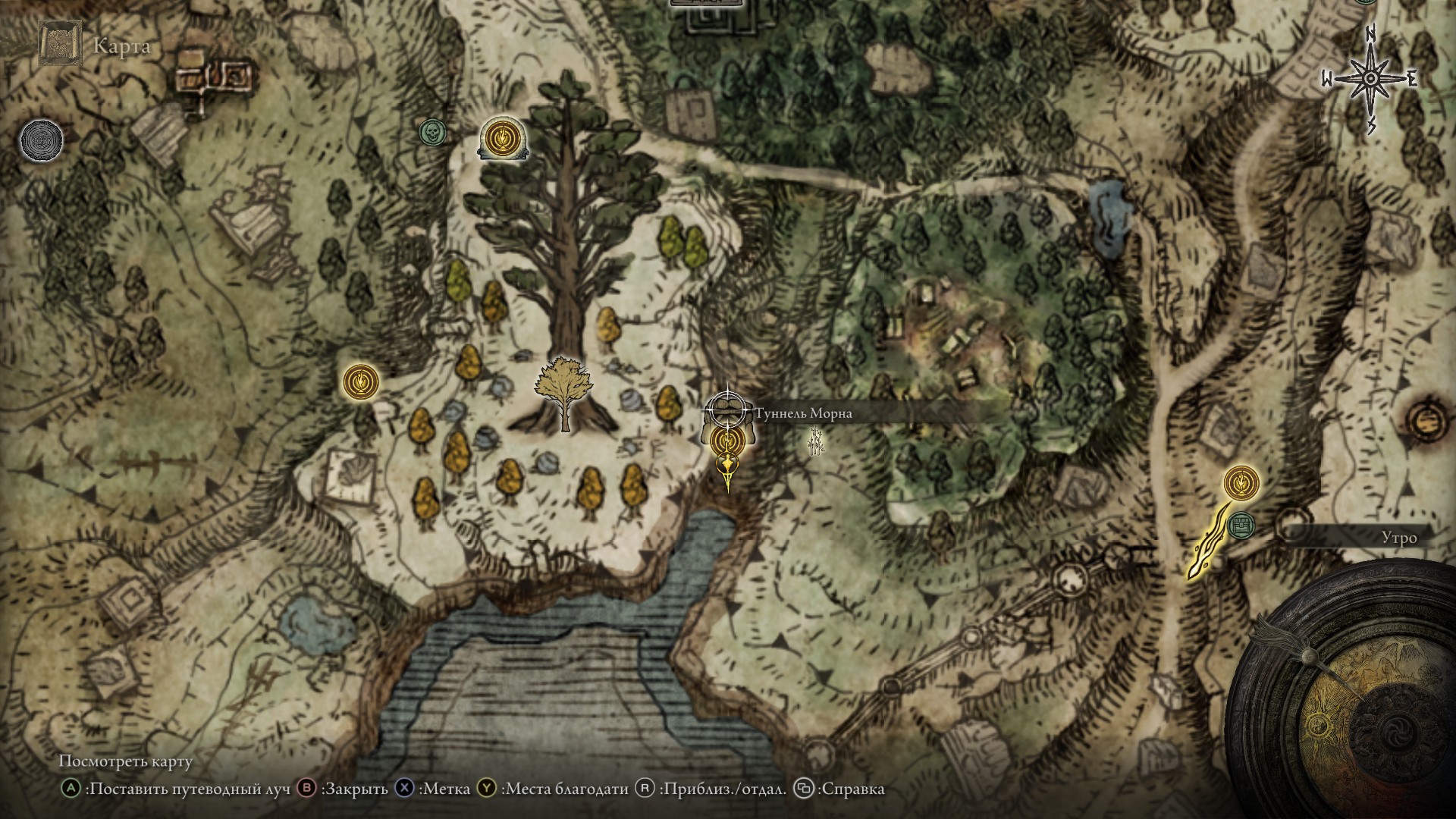Choose the golden Minor Erdtree icon

point(562,392)
